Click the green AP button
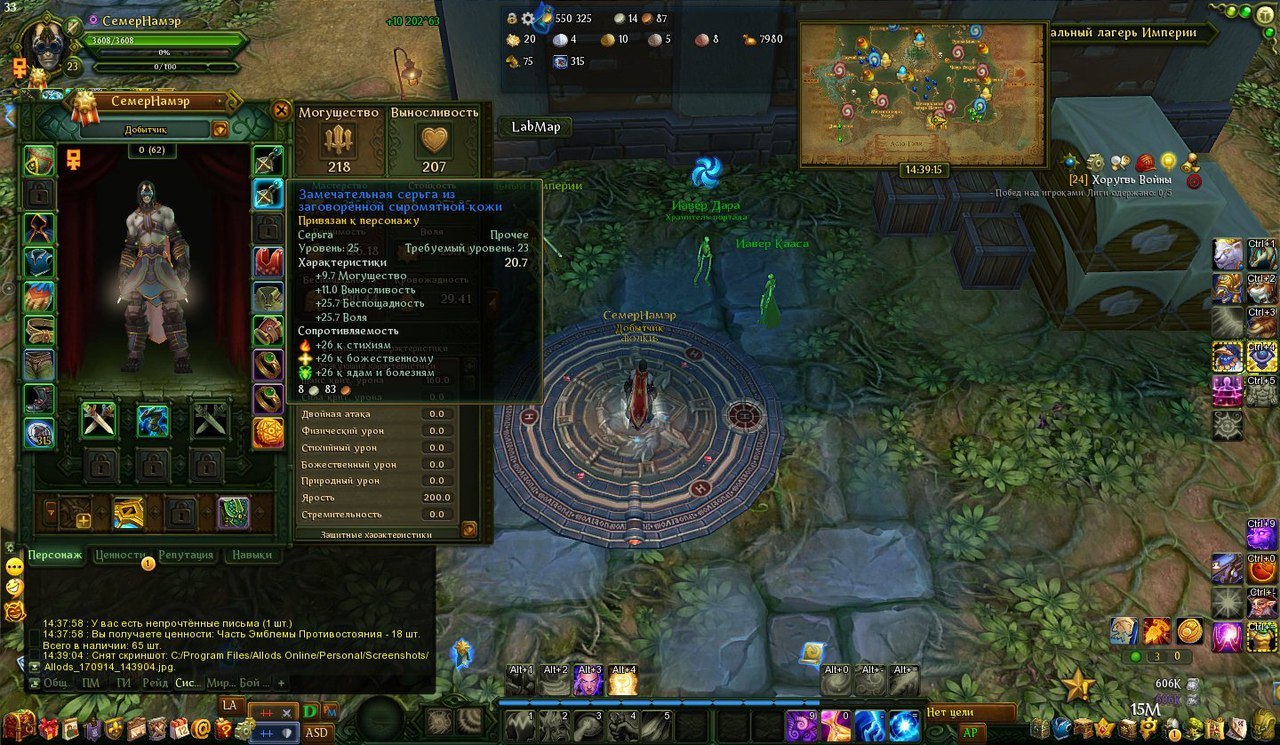The height and width of the screenshot is (745, 1280). point(969,731)
